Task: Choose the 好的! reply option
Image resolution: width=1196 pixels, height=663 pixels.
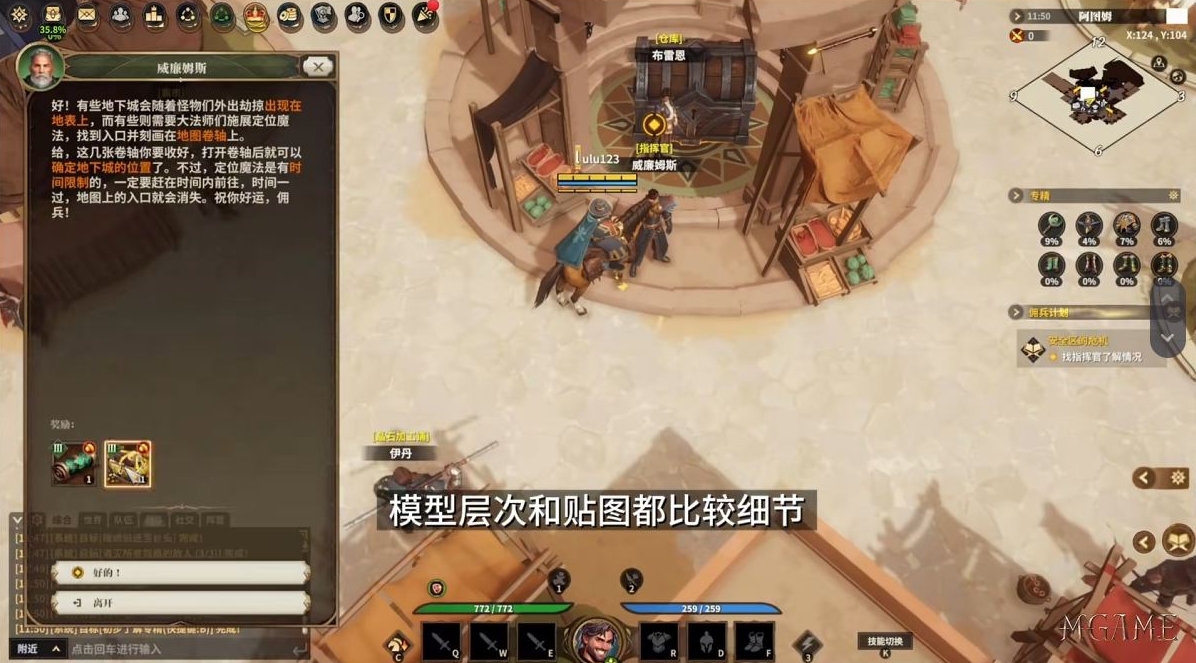Action: coord(180,573)
